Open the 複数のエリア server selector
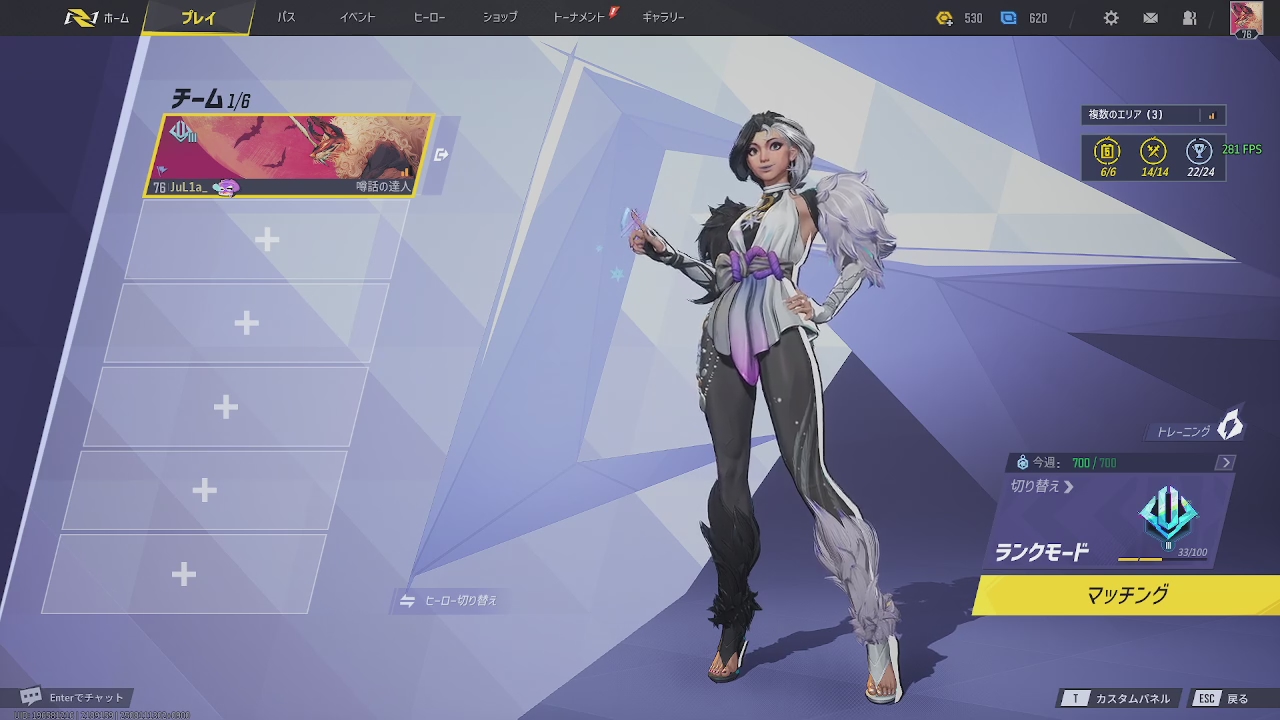 pos(1153,115)
